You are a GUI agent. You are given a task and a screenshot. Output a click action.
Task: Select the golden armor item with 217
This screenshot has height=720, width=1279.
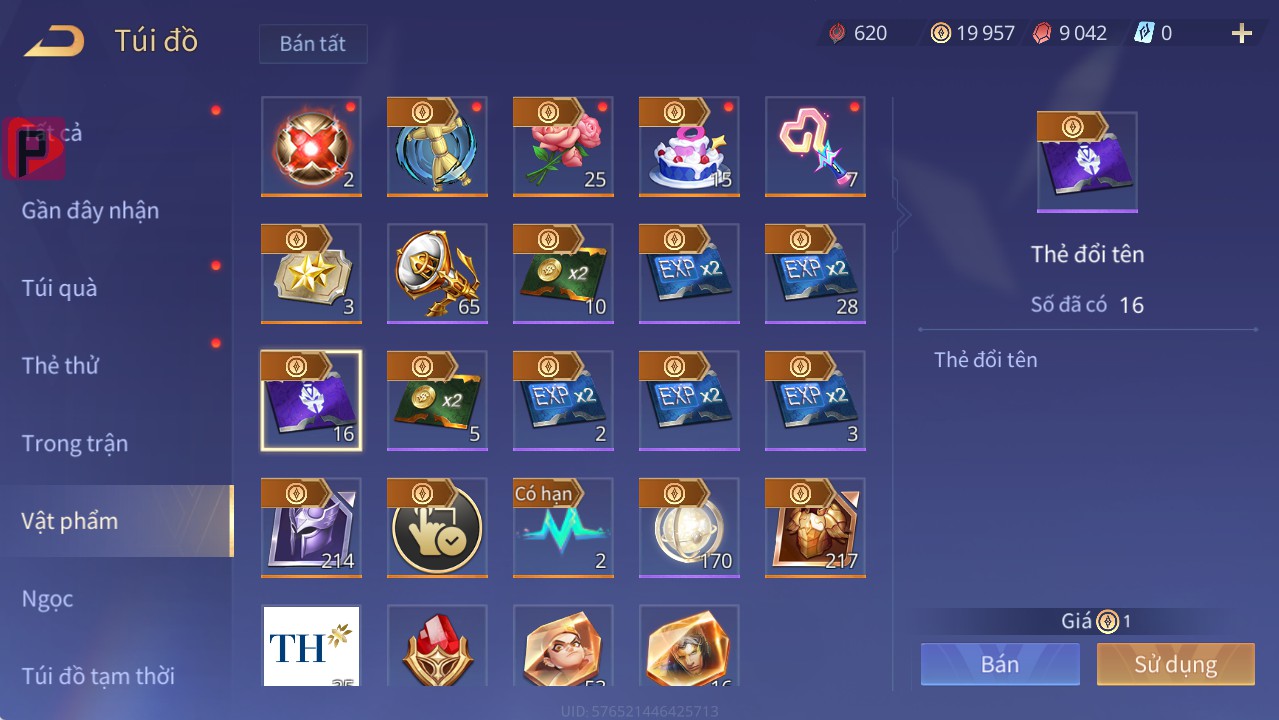(x=815, y=527)
